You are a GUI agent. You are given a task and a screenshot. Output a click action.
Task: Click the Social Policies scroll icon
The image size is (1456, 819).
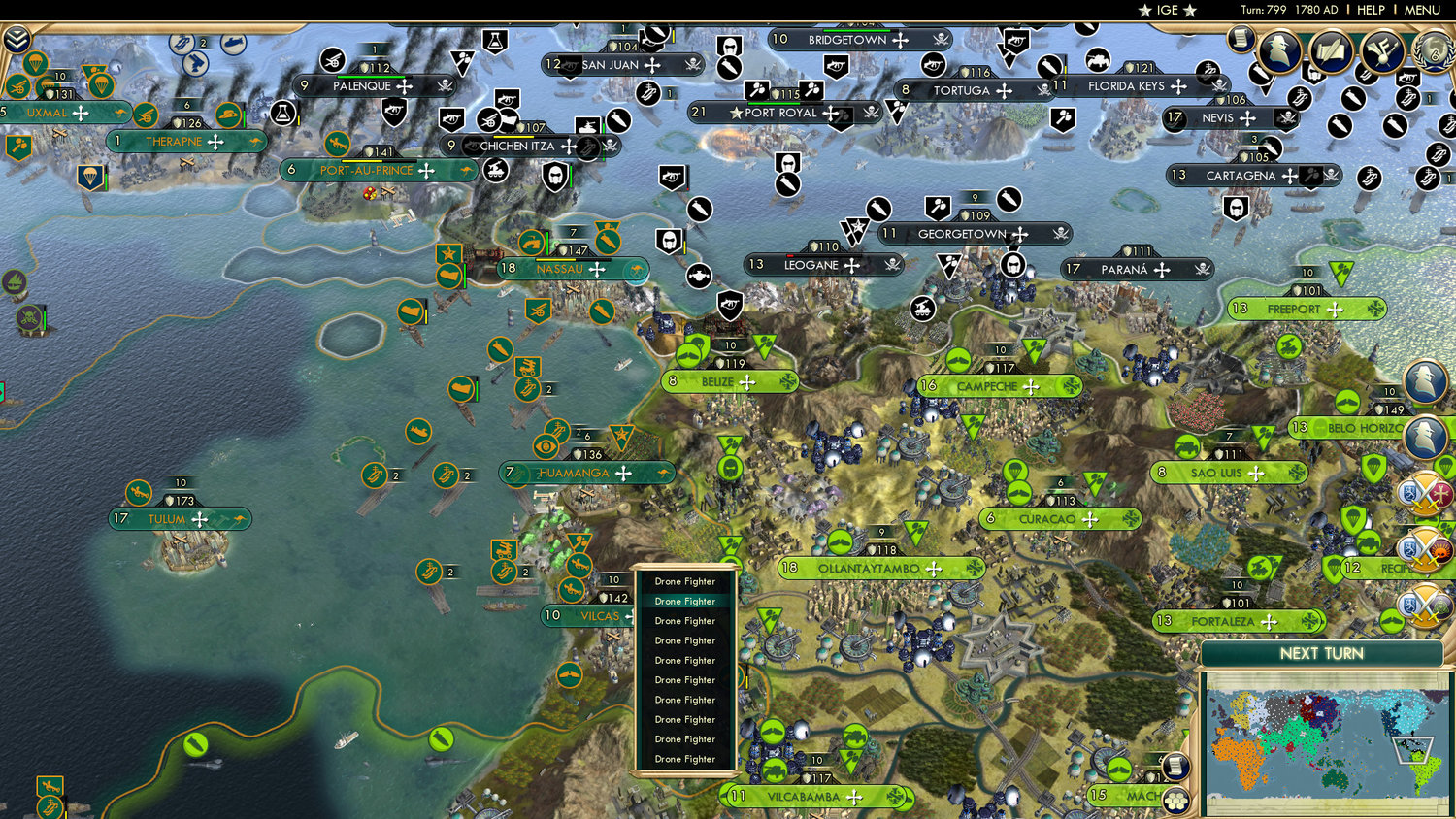coord(1332,51)
